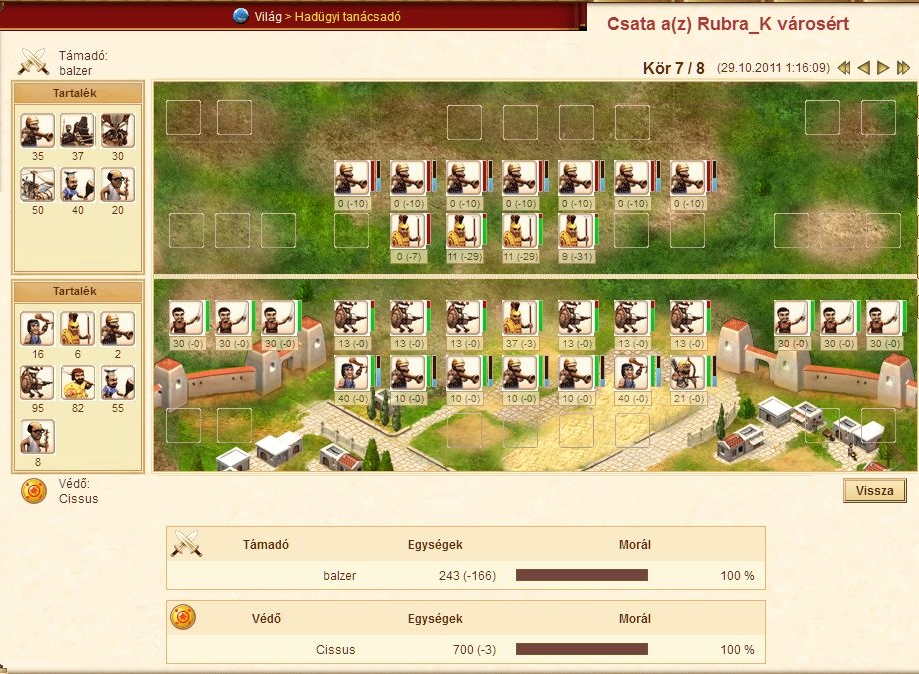Select the defender's reserve unit showing 82

point(77,383)
